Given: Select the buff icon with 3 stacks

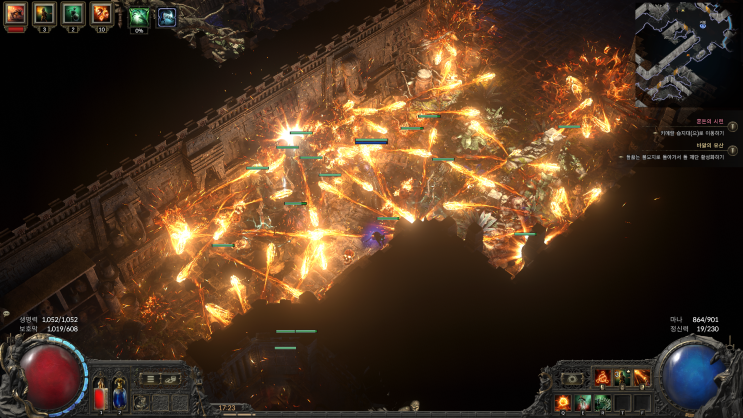Looking at the screenshot, I should click(44, 13).
